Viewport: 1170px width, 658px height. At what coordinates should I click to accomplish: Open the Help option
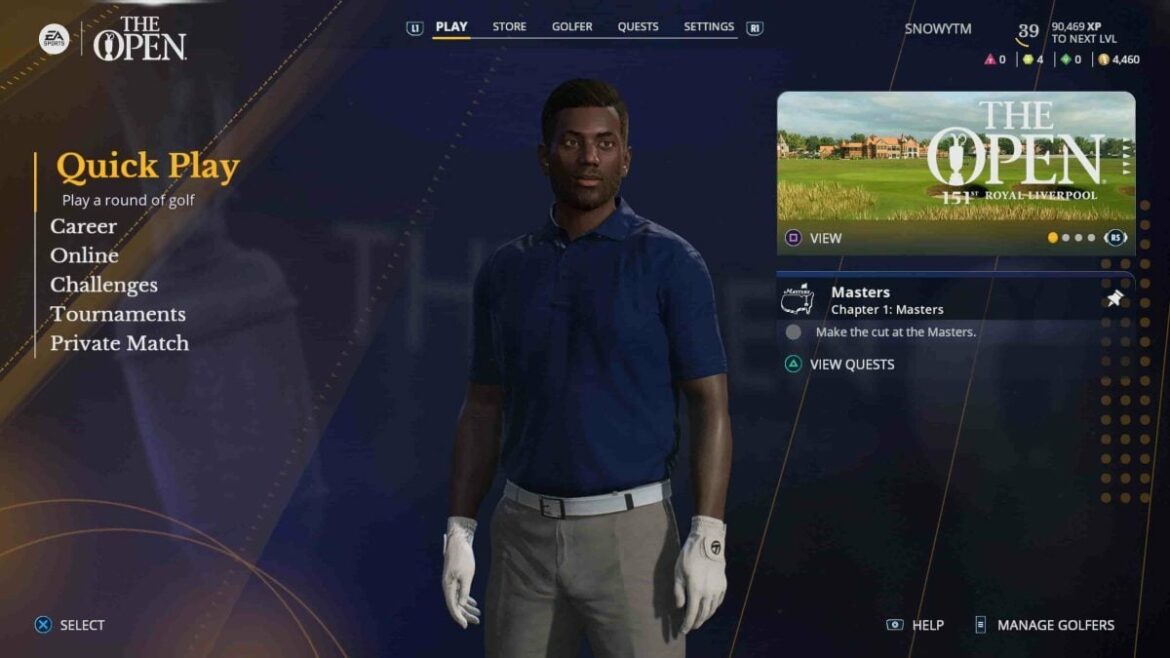tap(916, 625)
